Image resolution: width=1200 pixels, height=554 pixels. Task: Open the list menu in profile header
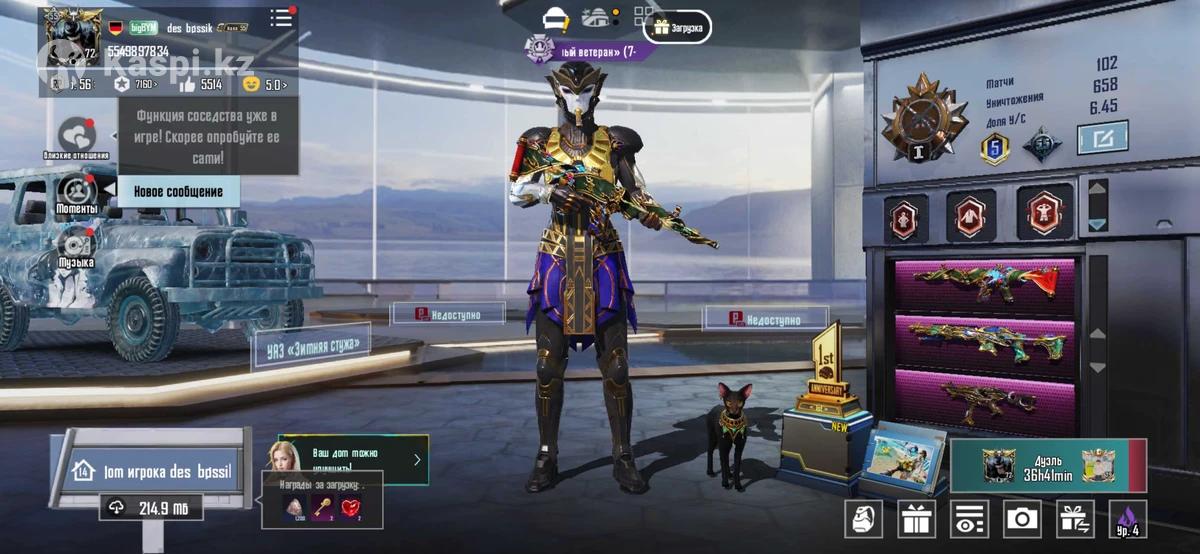[282, 19]
